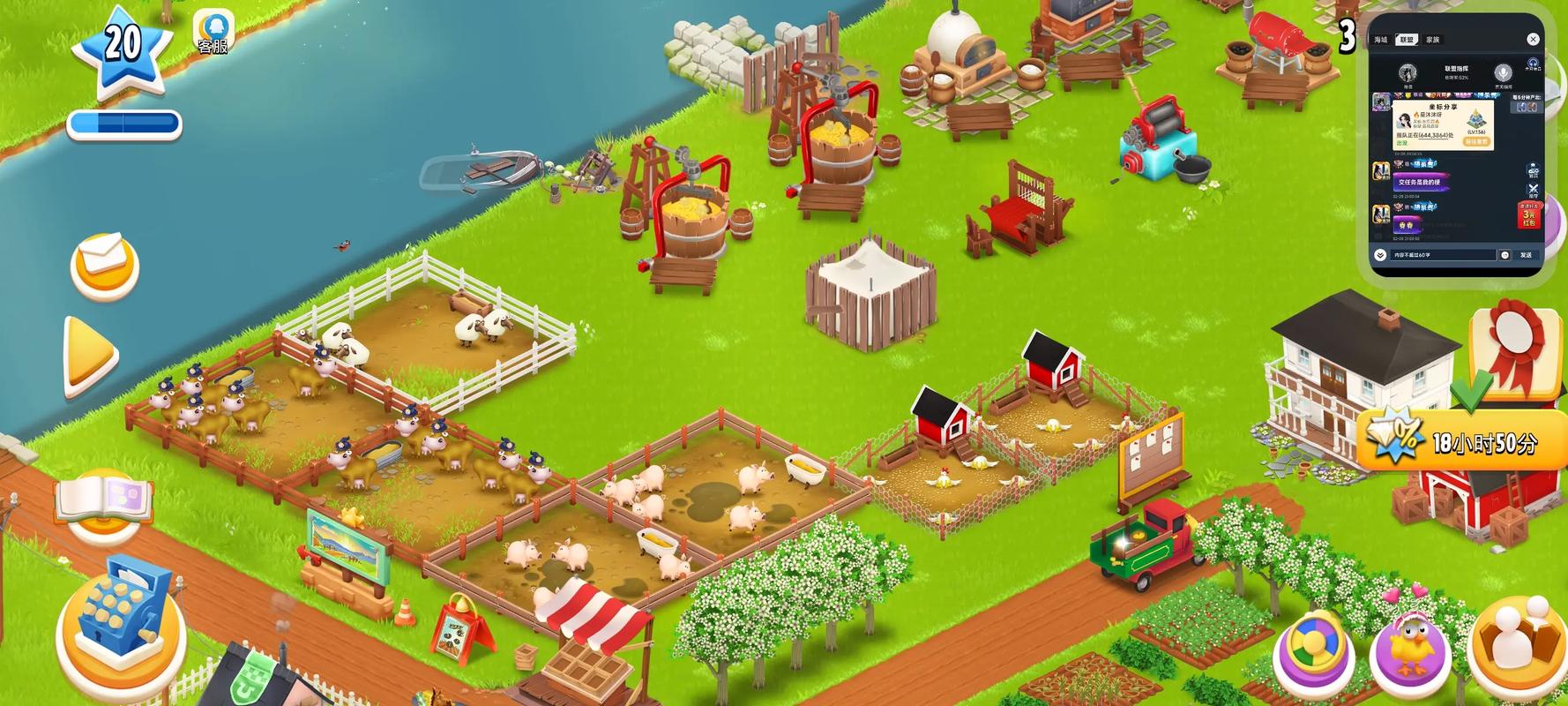Switch to the 海域 chat tab
The height and width of the screenshot is (706, 1568).
1380,40
